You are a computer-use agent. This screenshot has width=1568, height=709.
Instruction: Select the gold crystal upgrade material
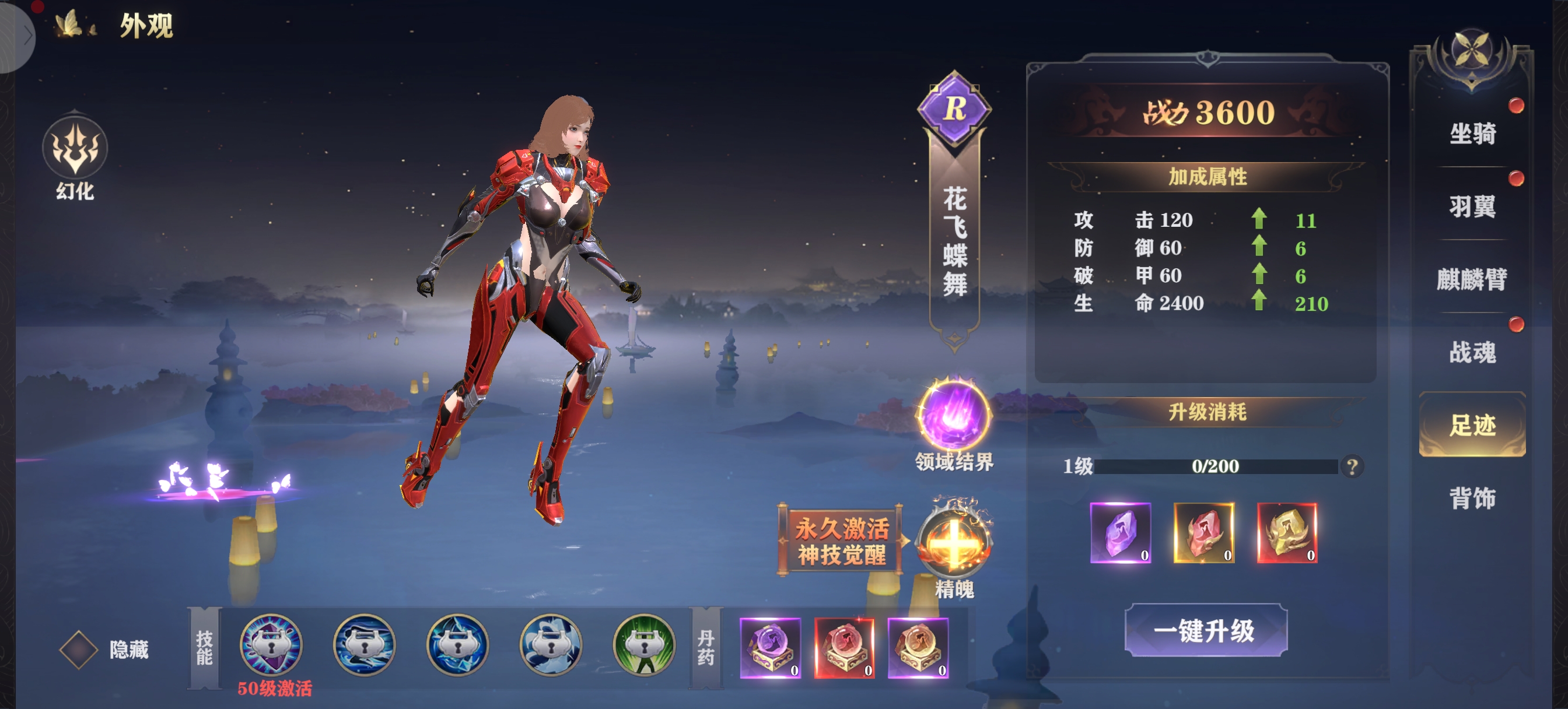tap(1287, 533)
